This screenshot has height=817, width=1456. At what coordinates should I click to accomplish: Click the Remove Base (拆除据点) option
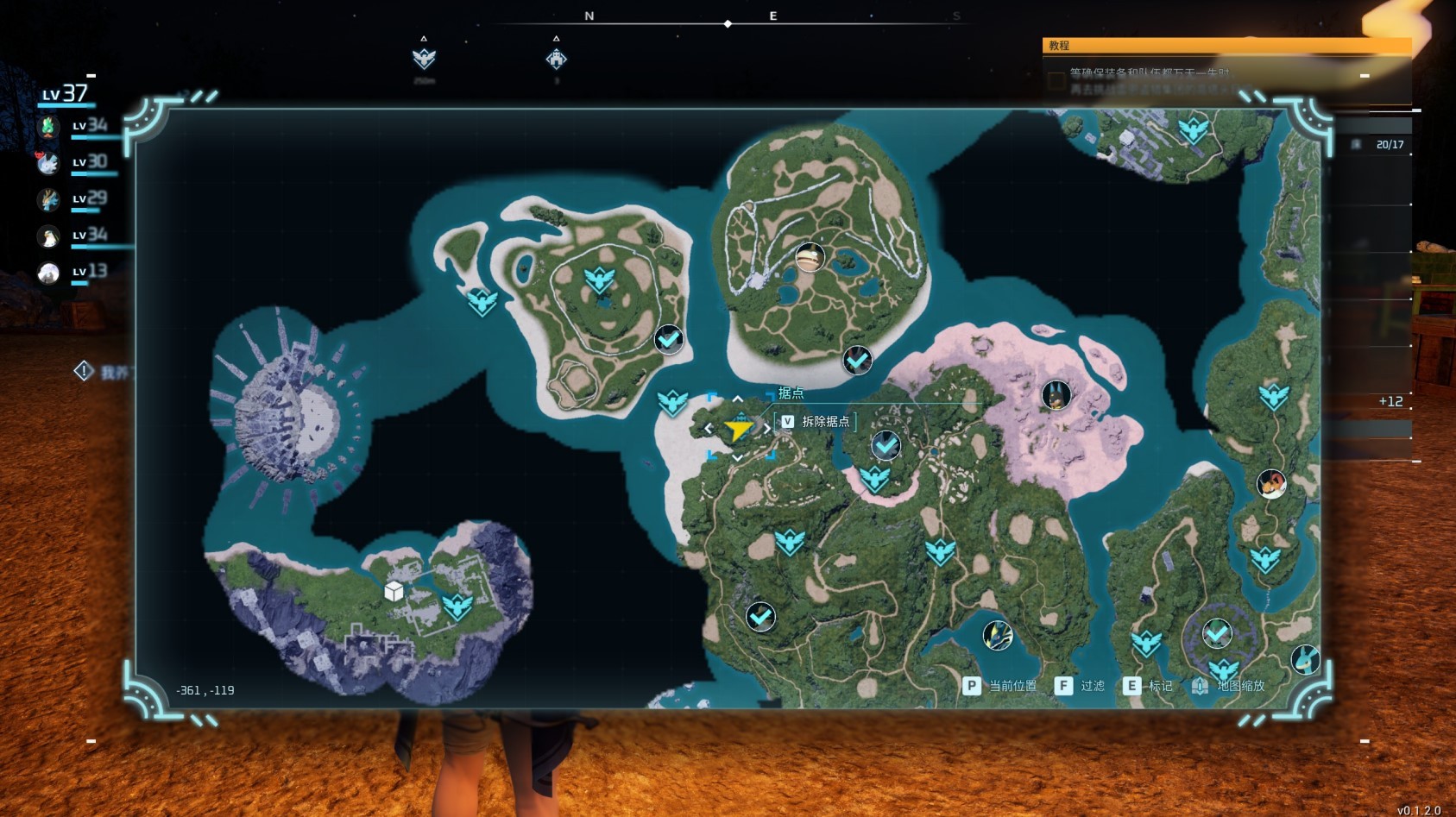[x=816, y=422]
